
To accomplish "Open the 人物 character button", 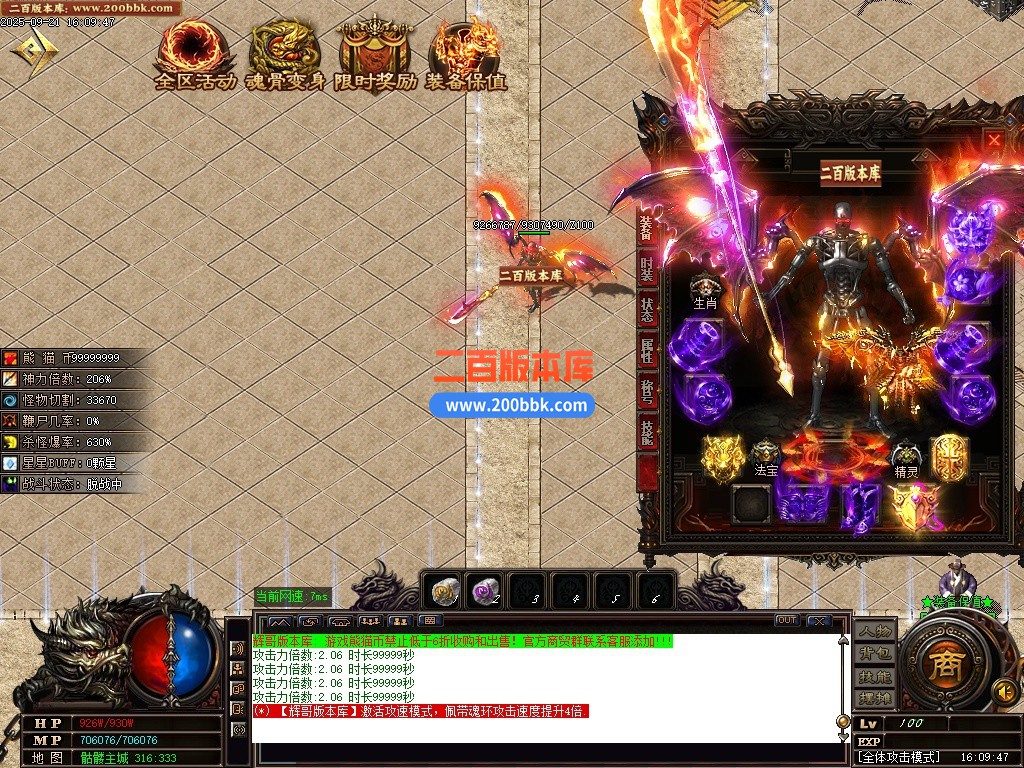I will click(x=874, y=633).
